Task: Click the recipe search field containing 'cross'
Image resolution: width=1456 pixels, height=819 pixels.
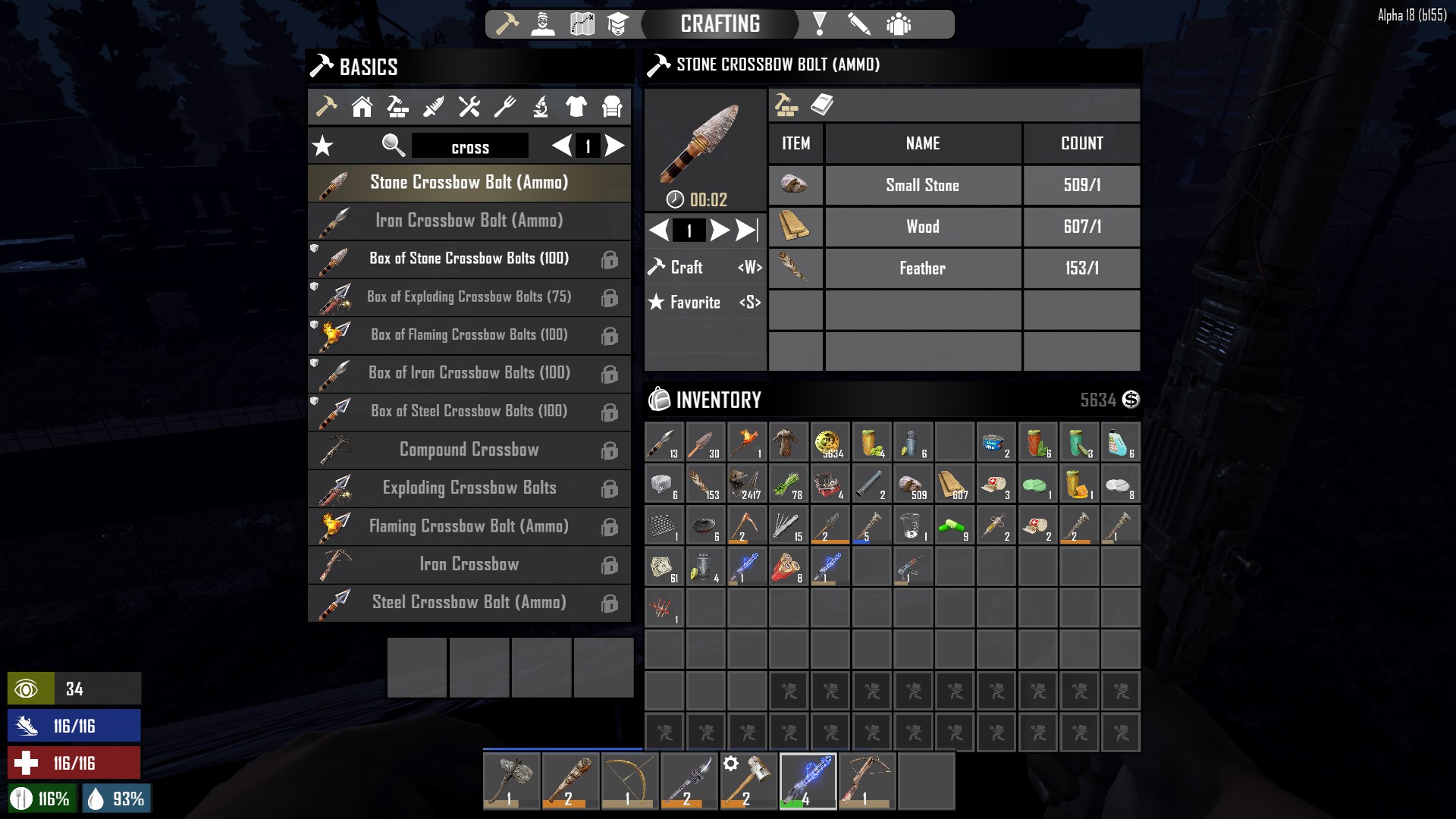Action: click(x=470, y=147)
